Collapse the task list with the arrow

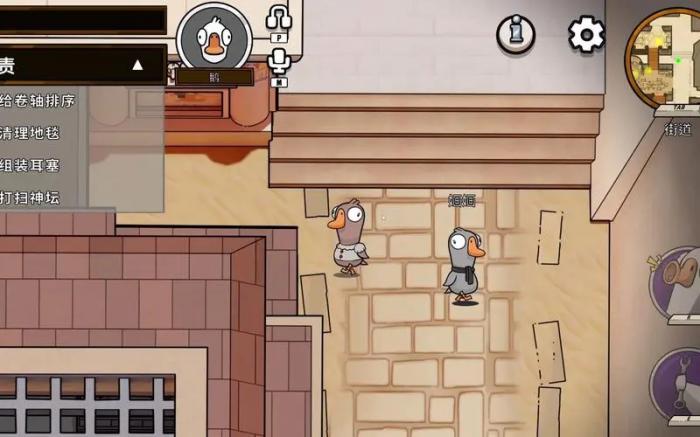(138, 66)
